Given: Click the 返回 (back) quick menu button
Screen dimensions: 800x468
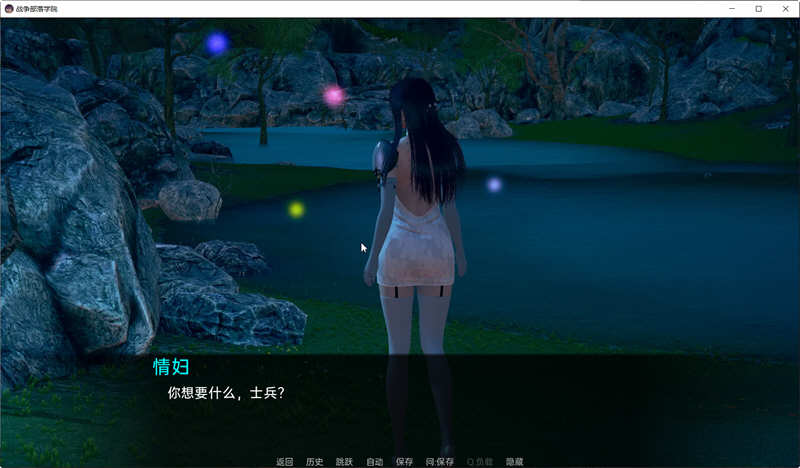Looking at the screenshot, I should 284,462.
